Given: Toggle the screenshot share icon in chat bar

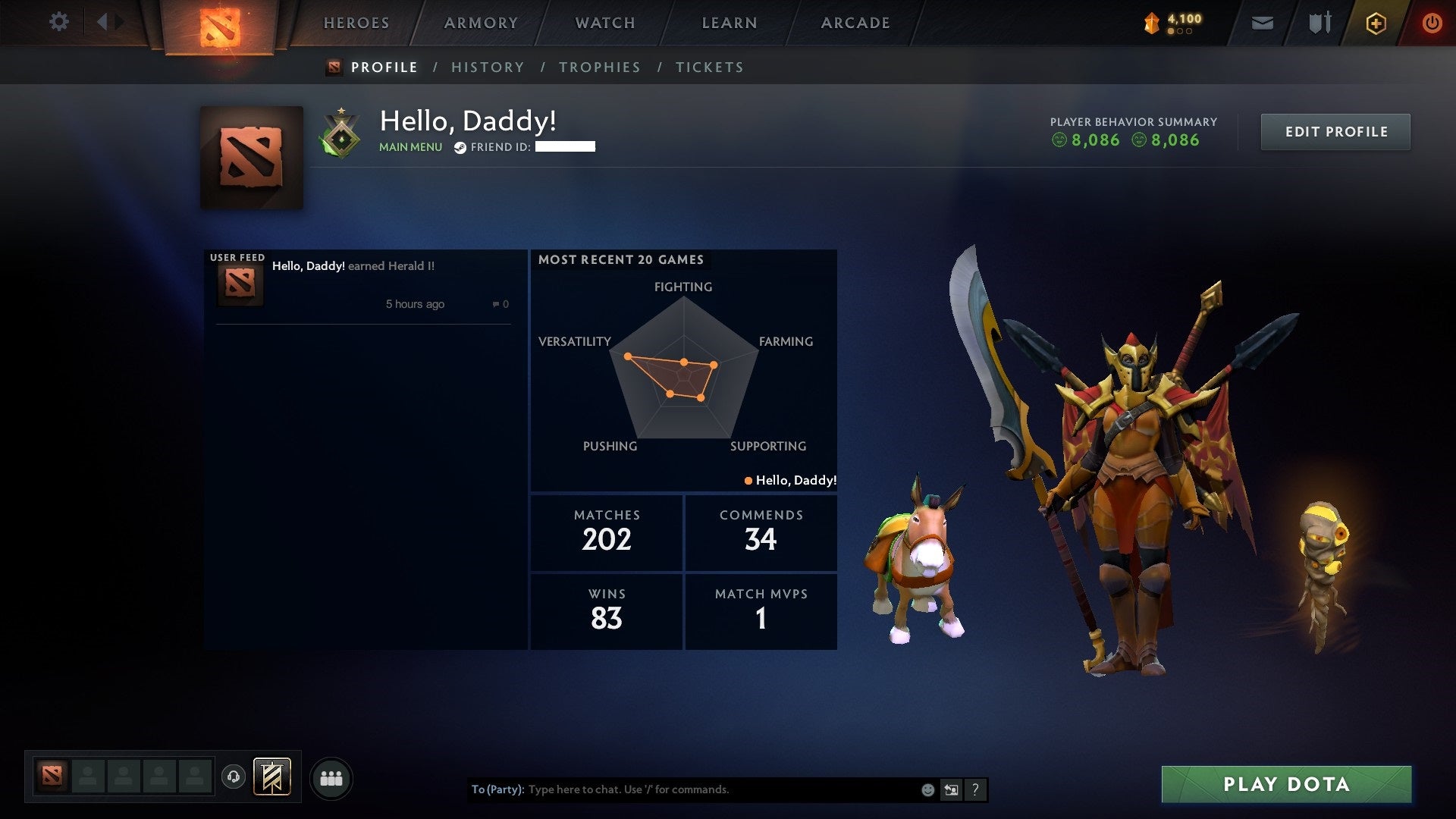Looking at the screenshot, I should point(951,789).
